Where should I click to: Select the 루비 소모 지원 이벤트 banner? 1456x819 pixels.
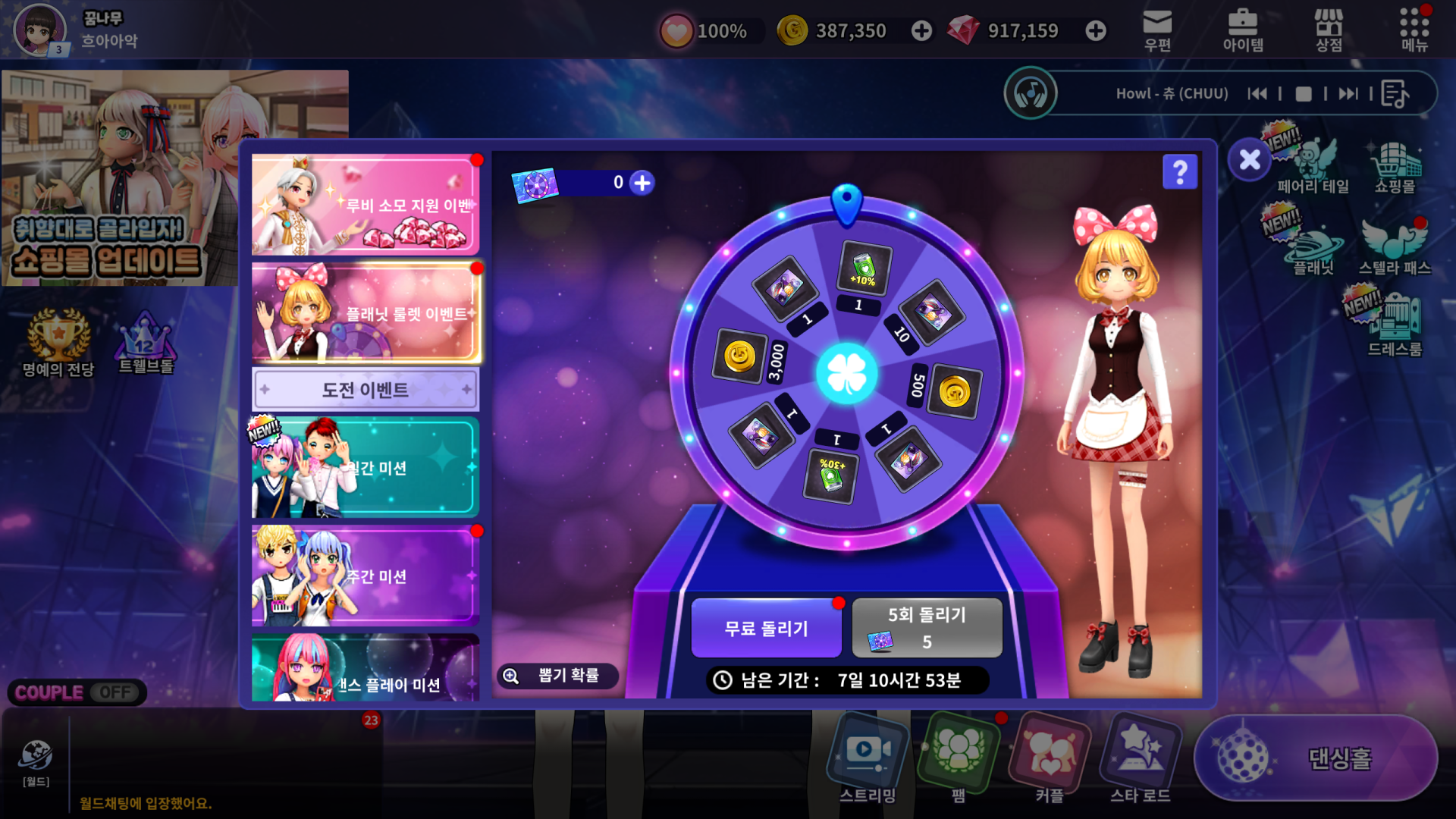pos(365,205)
